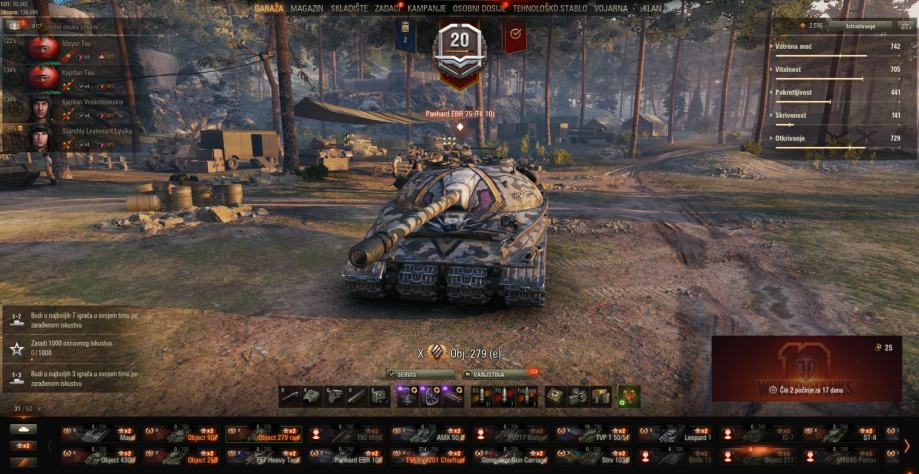Pick the Panhard EBR 105 tank
The image size is (919, 474).
tap(347, 456)
